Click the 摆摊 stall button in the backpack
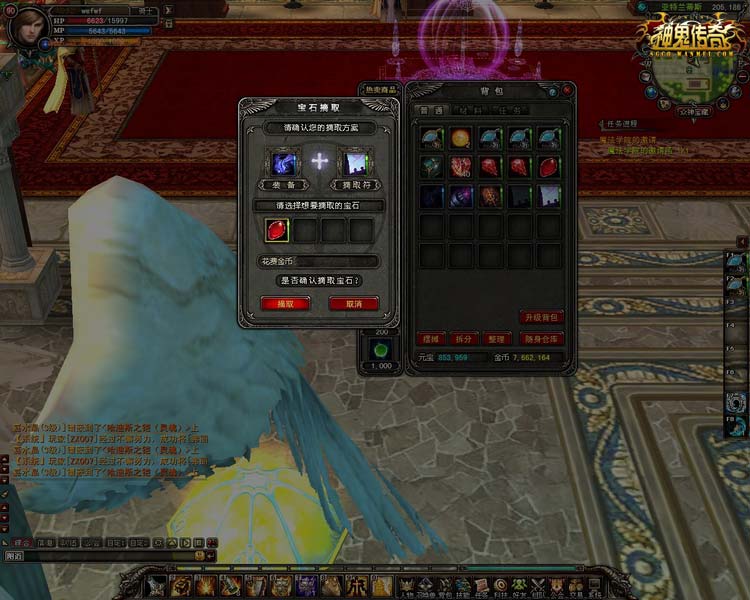Image resolution: width=750 pixels, height=600 pixels. (x=431, y=339)
